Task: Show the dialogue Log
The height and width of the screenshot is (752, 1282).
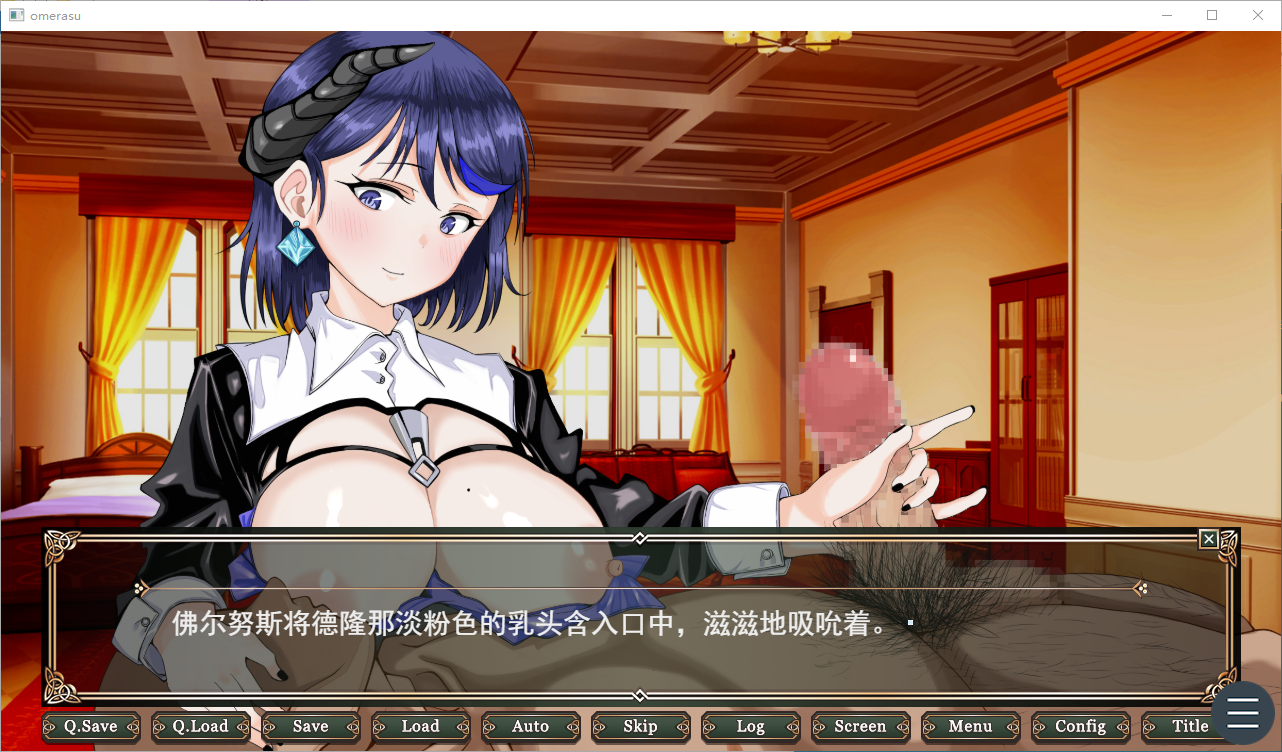Action: click(750, 727)
